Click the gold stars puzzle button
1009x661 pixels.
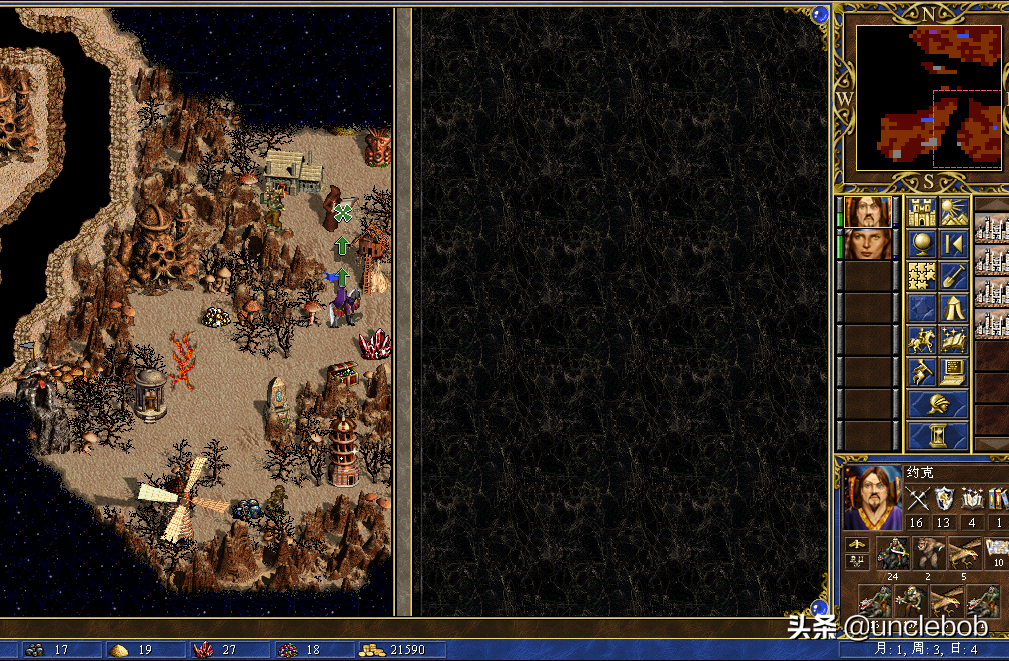pos(921,276)
